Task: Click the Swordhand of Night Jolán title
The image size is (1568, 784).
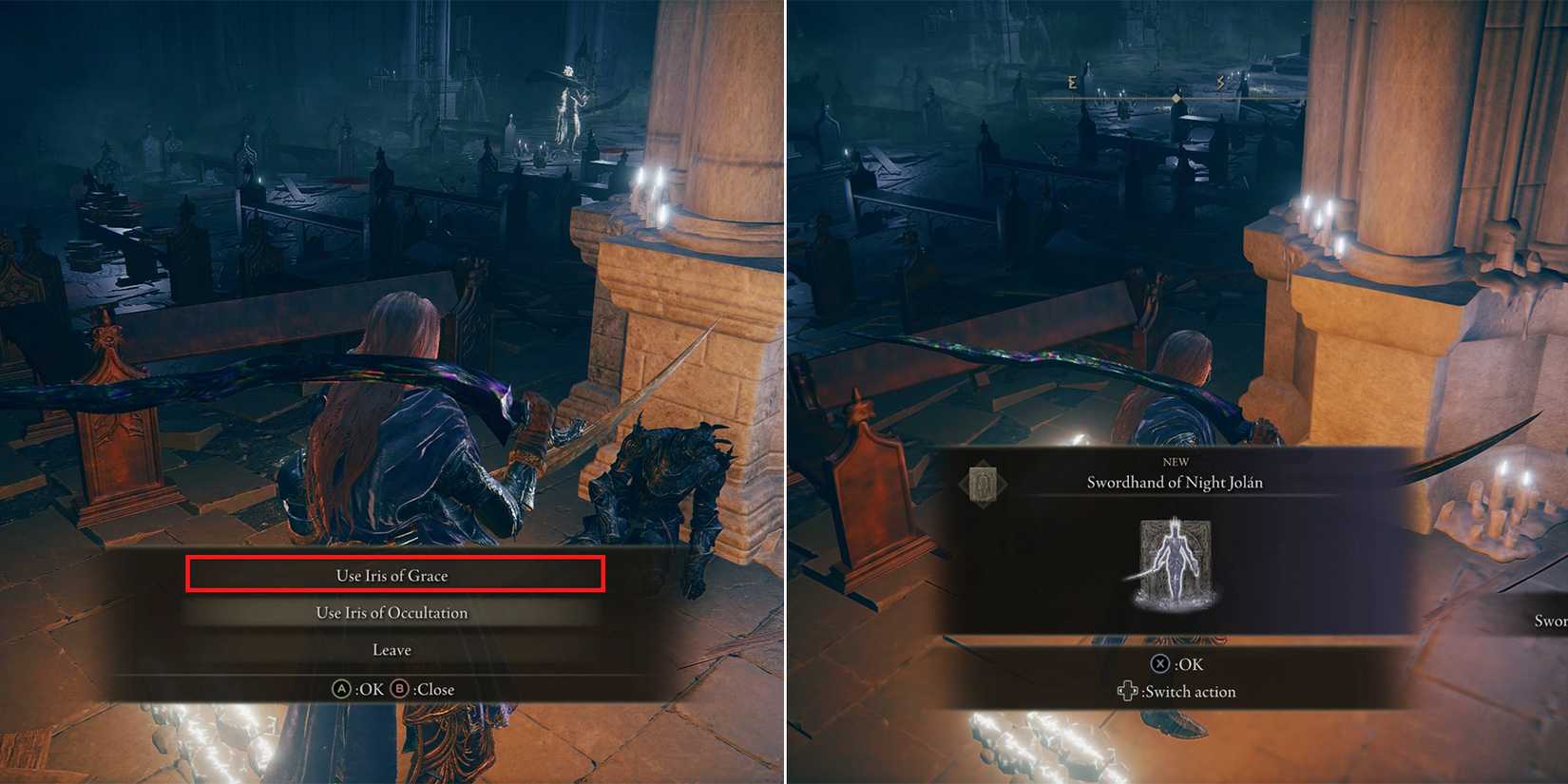Action: click(x=1175, y=483)
